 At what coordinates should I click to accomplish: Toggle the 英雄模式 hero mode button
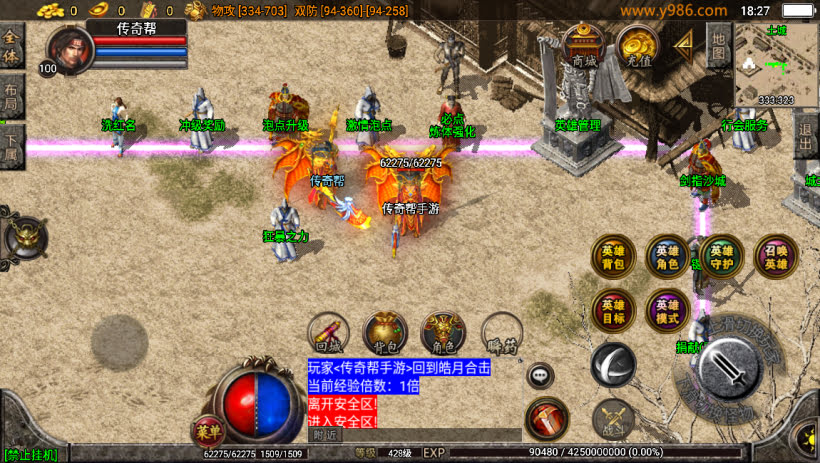pyautogui.click(x=666, y=311)
